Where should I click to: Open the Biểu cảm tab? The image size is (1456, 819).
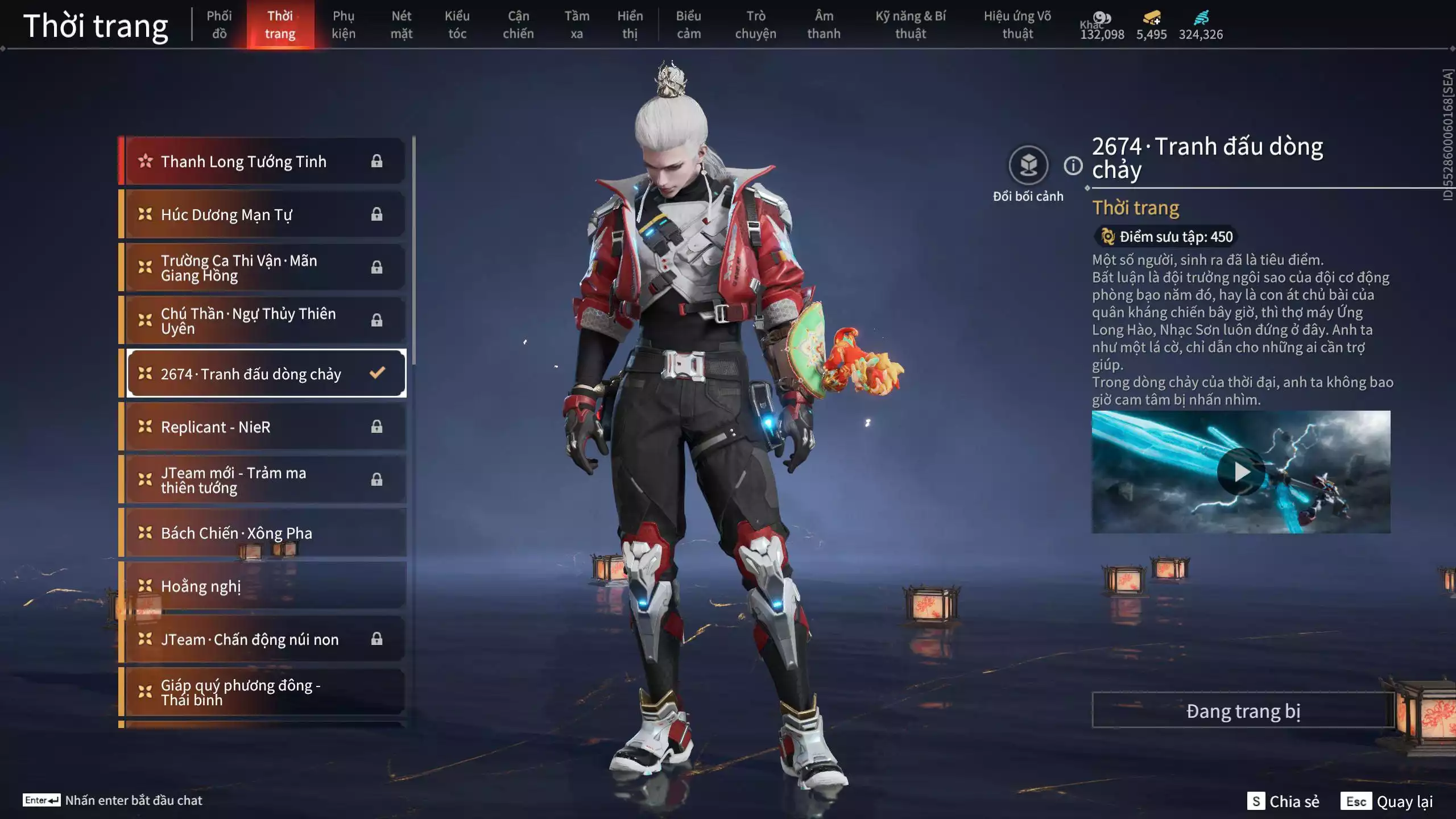(x=688, y=24)
